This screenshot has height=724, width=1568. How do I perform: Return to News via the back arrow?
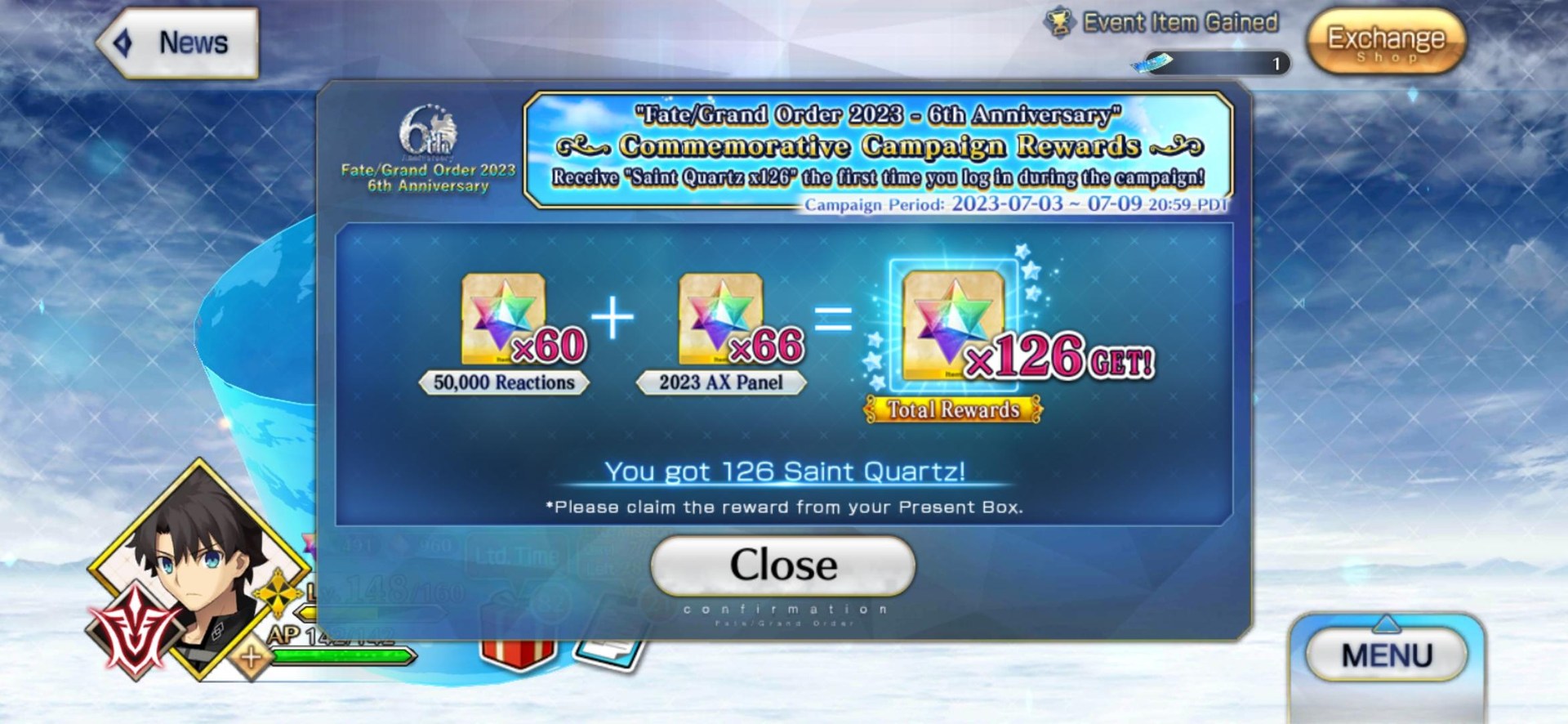click(124, 42)
